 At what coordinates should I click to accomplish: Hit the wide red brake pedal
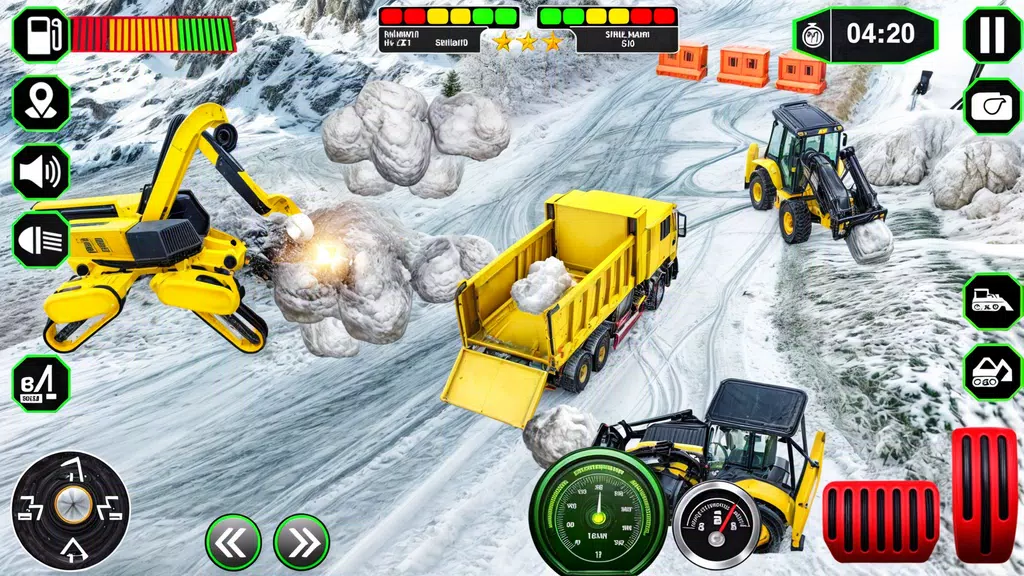[x=880, y=521]
